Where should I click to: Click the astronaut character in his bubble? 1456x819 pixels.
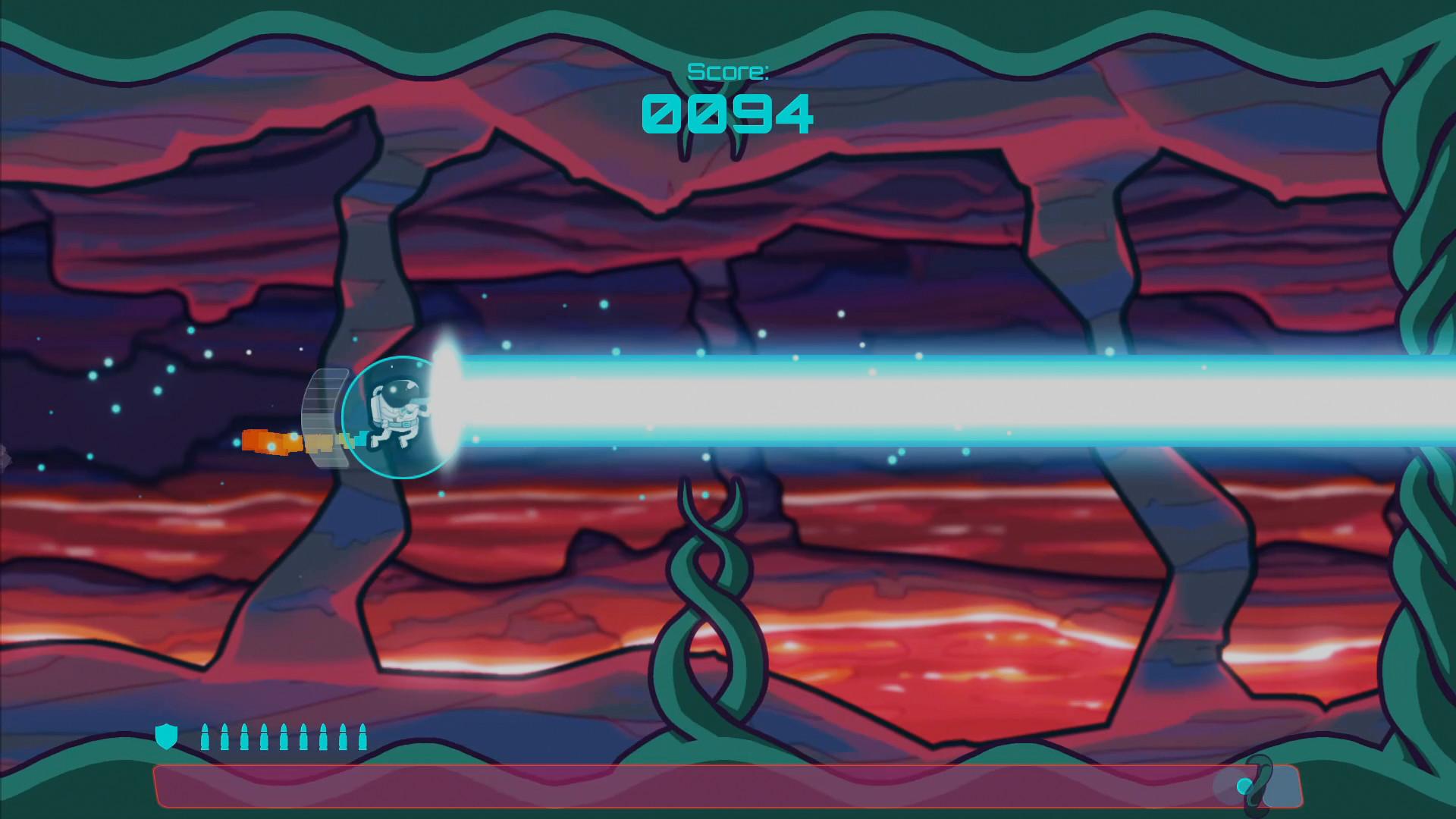398,413
